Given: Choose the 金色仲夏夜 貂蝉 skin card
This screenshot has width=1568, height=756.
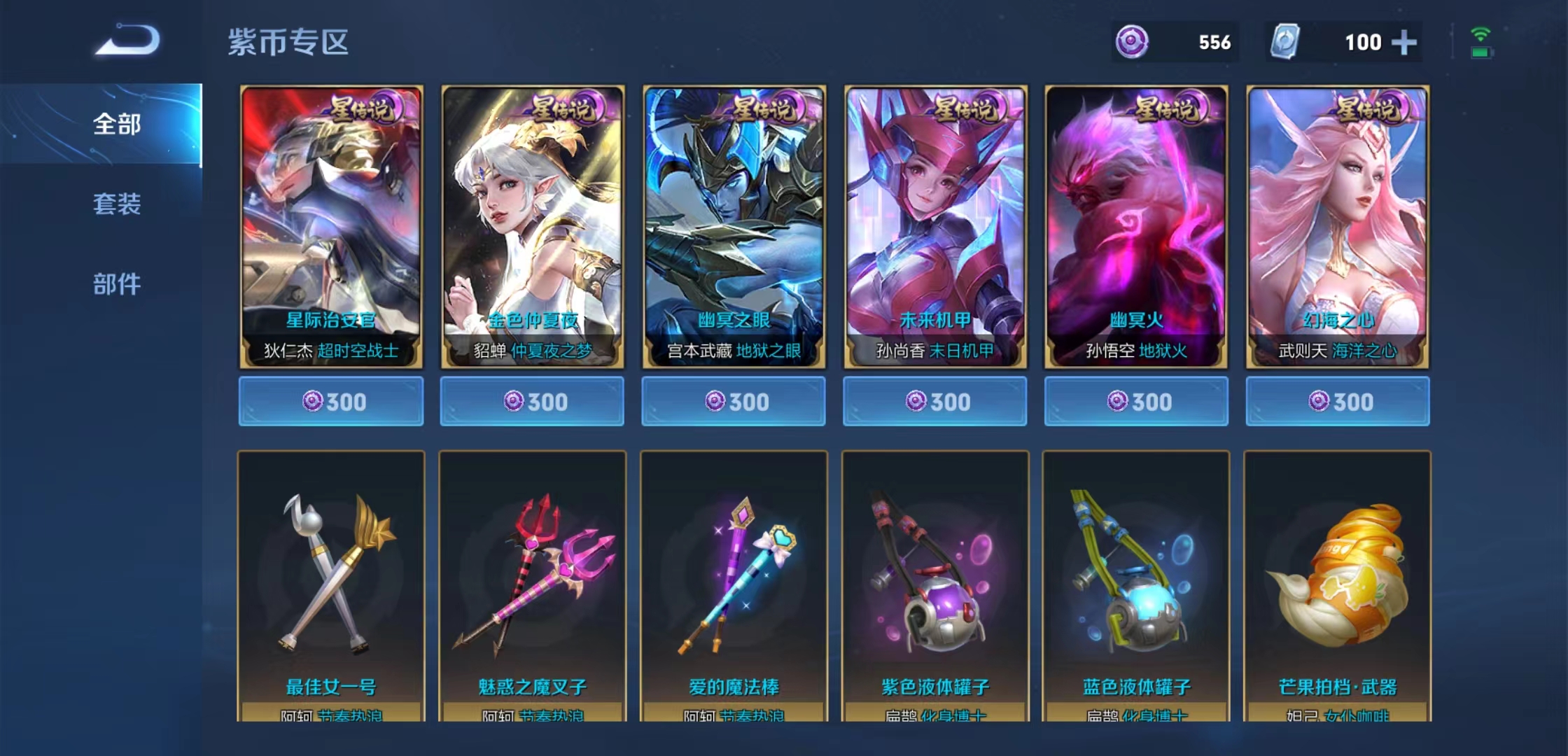Looking at the screenshot, I should [532, 226].
